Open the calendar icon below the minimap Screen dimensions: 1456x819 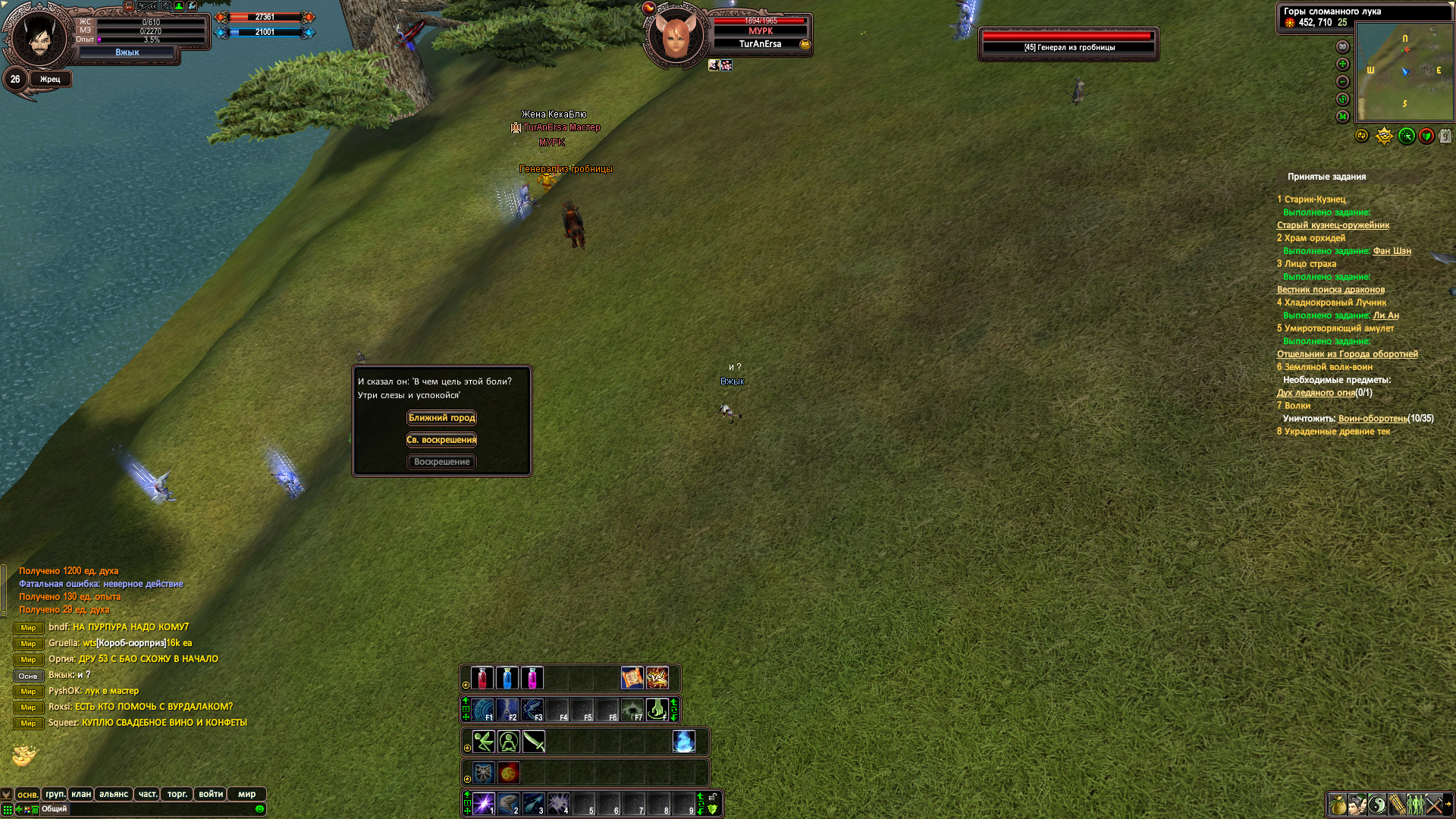click(1445, 136)
